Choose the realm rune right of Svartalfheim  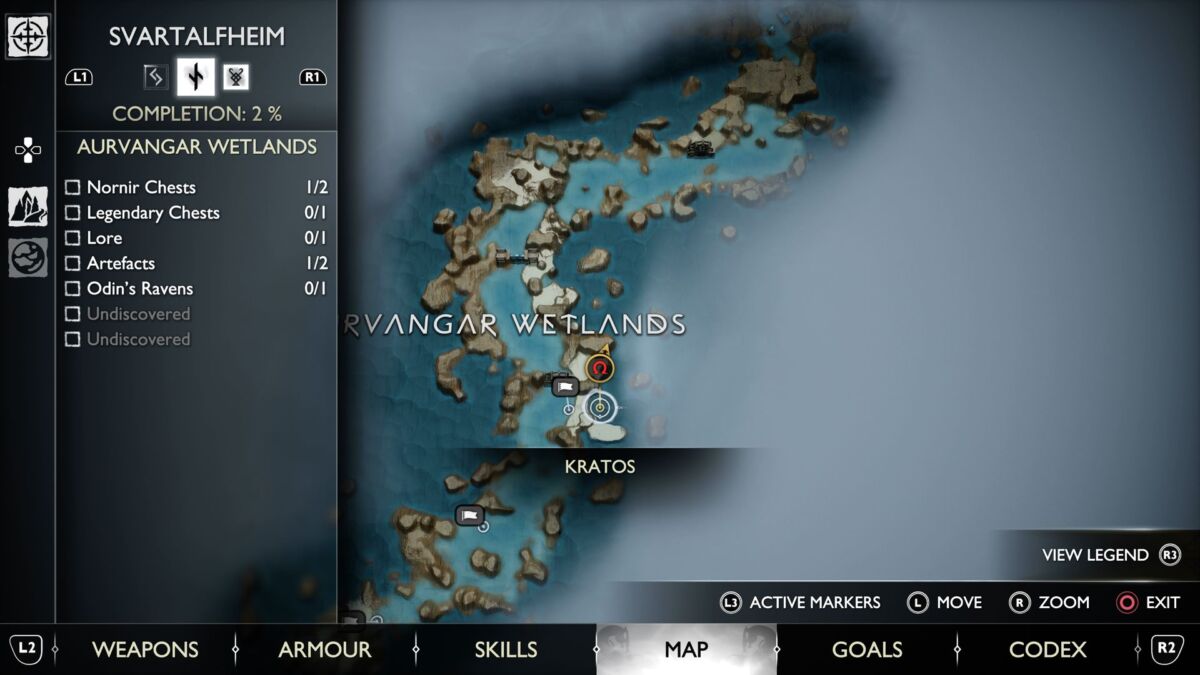click(x=236, y=77)
